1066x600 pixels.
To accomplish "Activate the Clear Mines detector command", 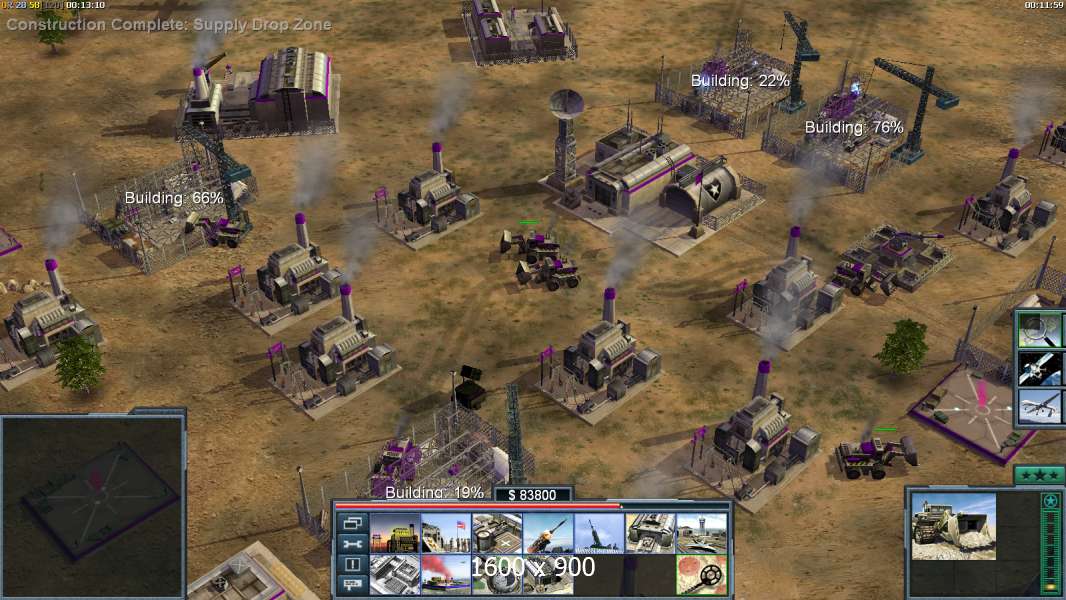I will pos(701,574).
